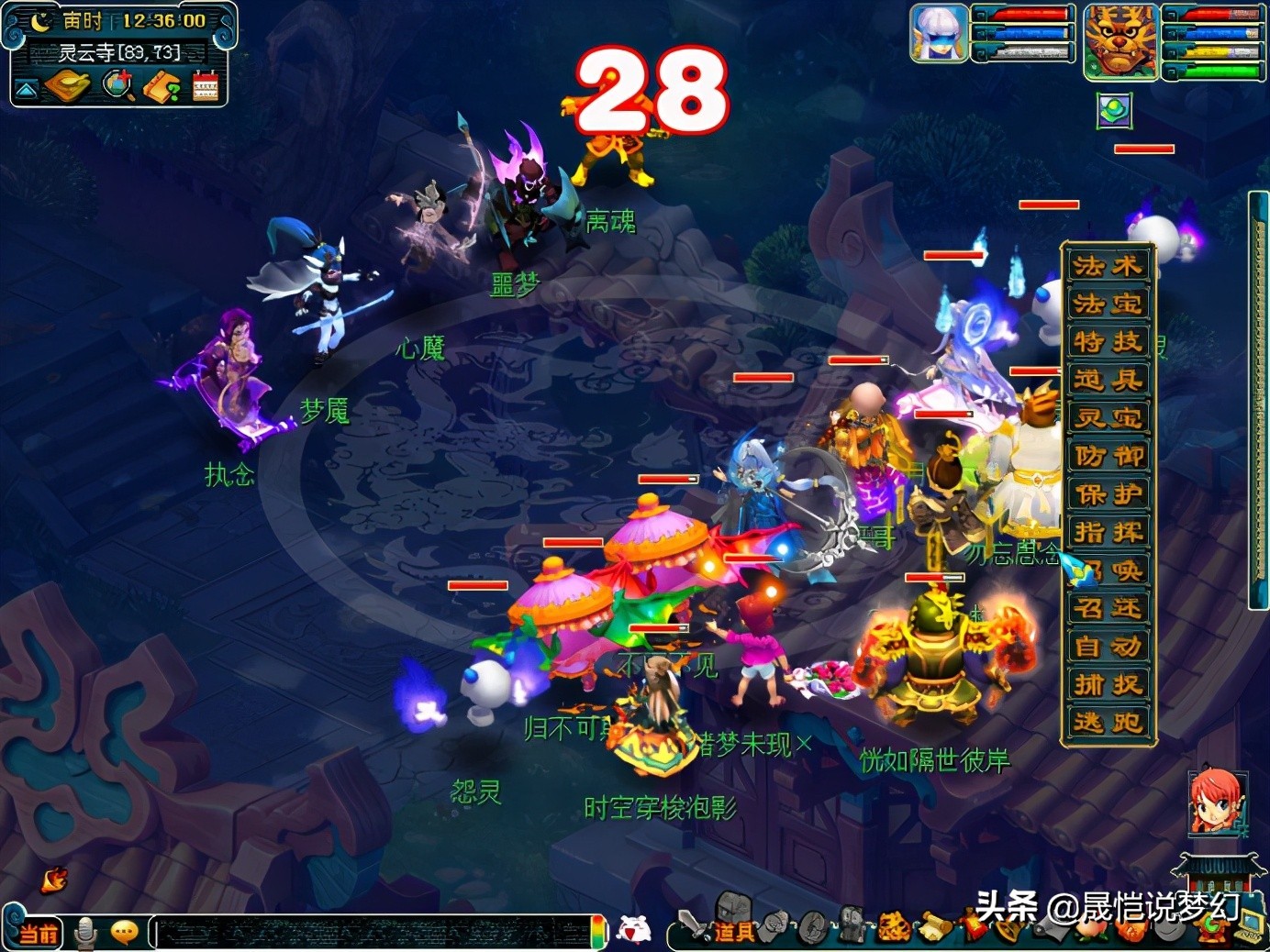This screenshot has height=952, width=1270.
Task: Select the 防御 defend command
Action: tap(1108, 456)
